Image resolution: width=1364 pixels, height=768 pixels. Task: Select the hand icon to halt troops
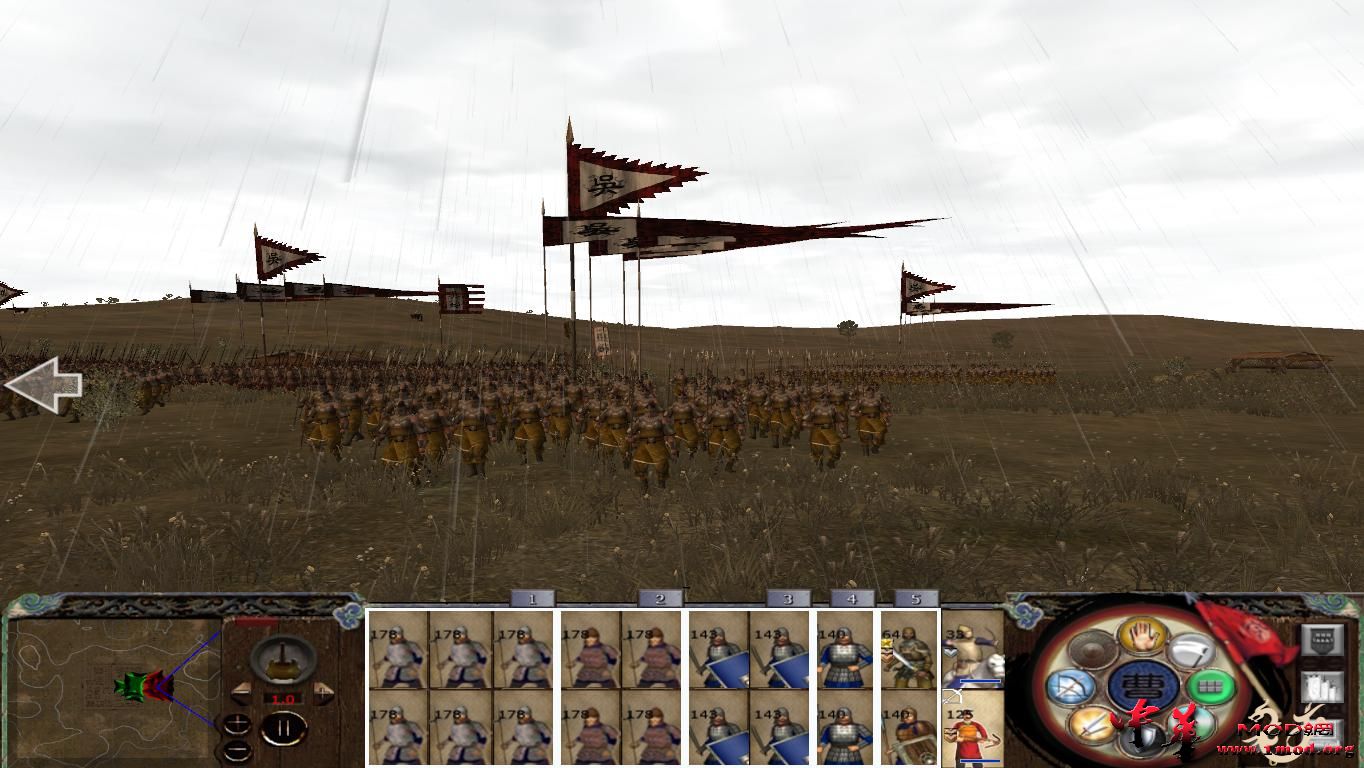pyautogui.click(x=1144, y=638)
